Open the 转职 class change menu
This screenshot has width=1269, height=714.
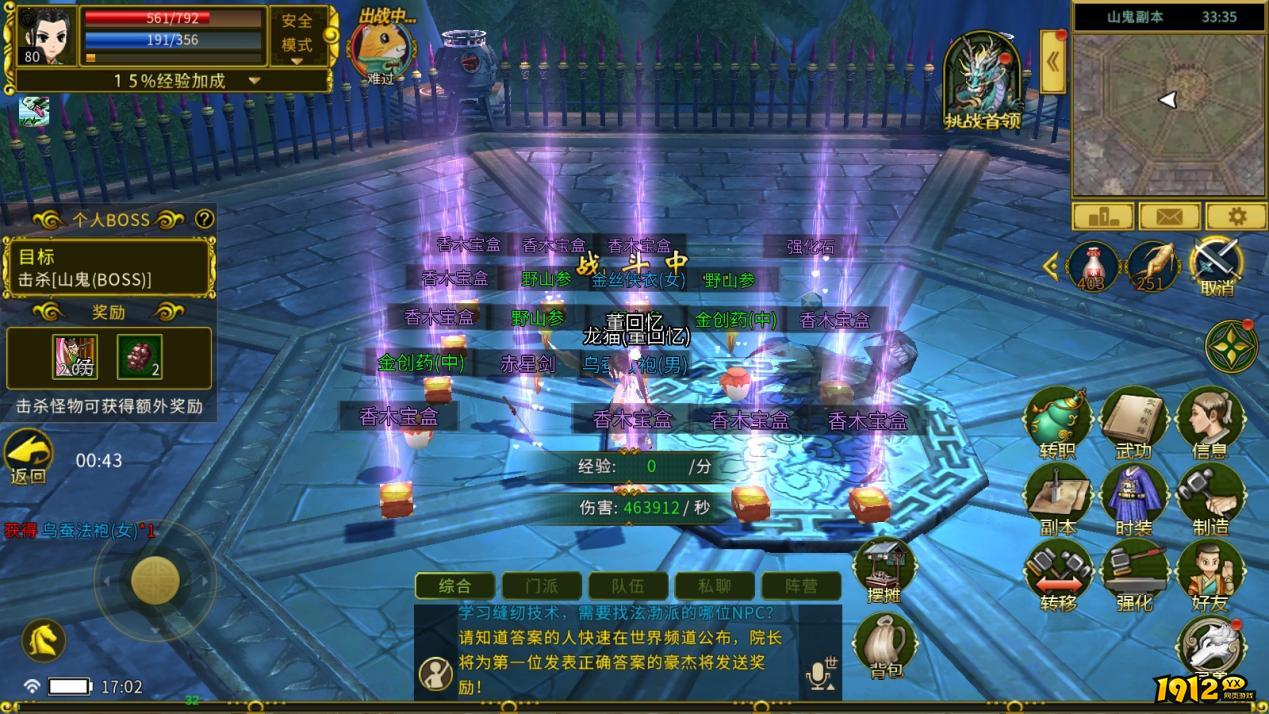click(x=1057, y=422)
